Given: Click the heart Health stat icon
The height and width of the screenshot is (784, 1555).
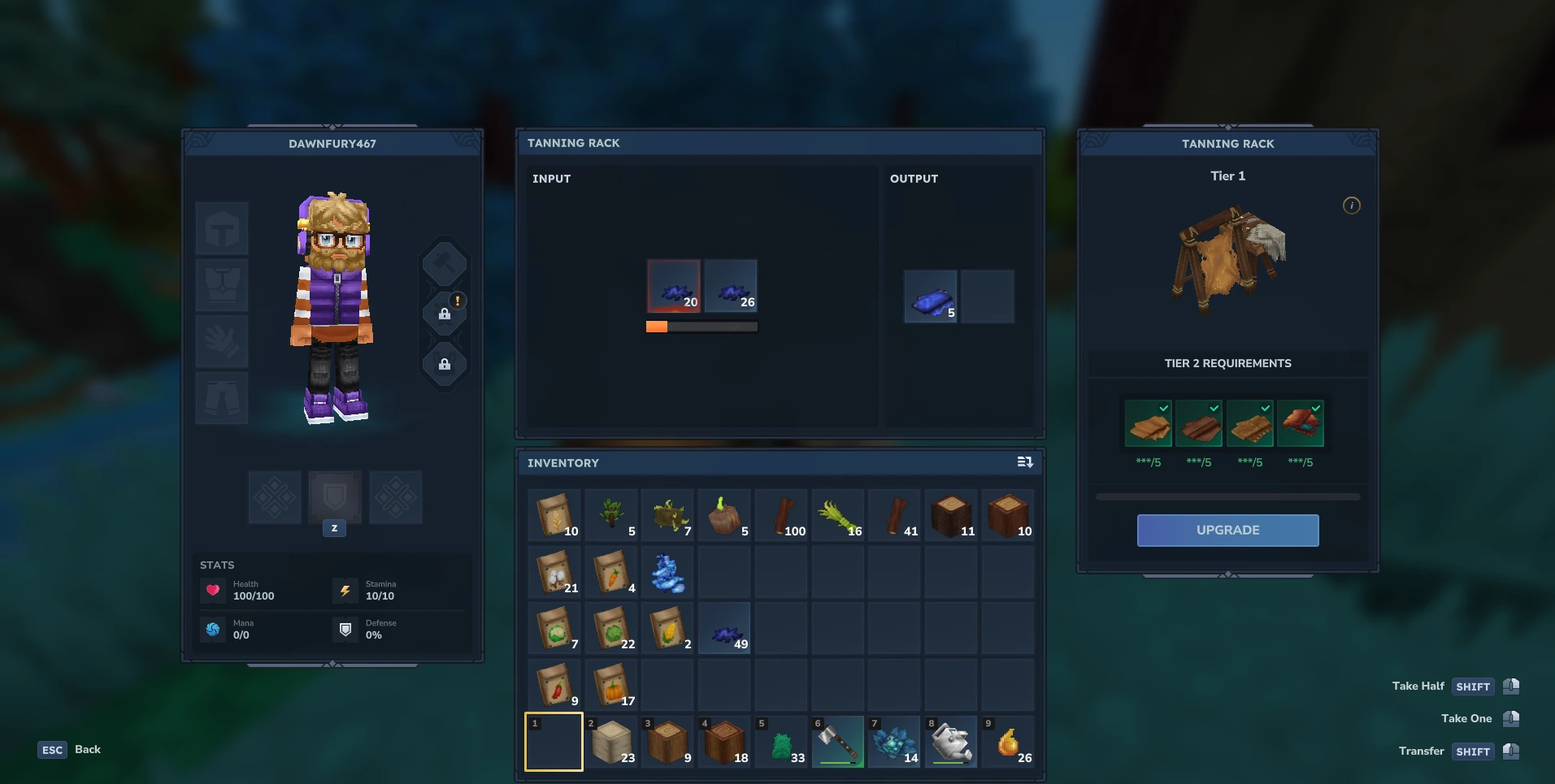Looking at the screenshot, I should click(213, 591).
